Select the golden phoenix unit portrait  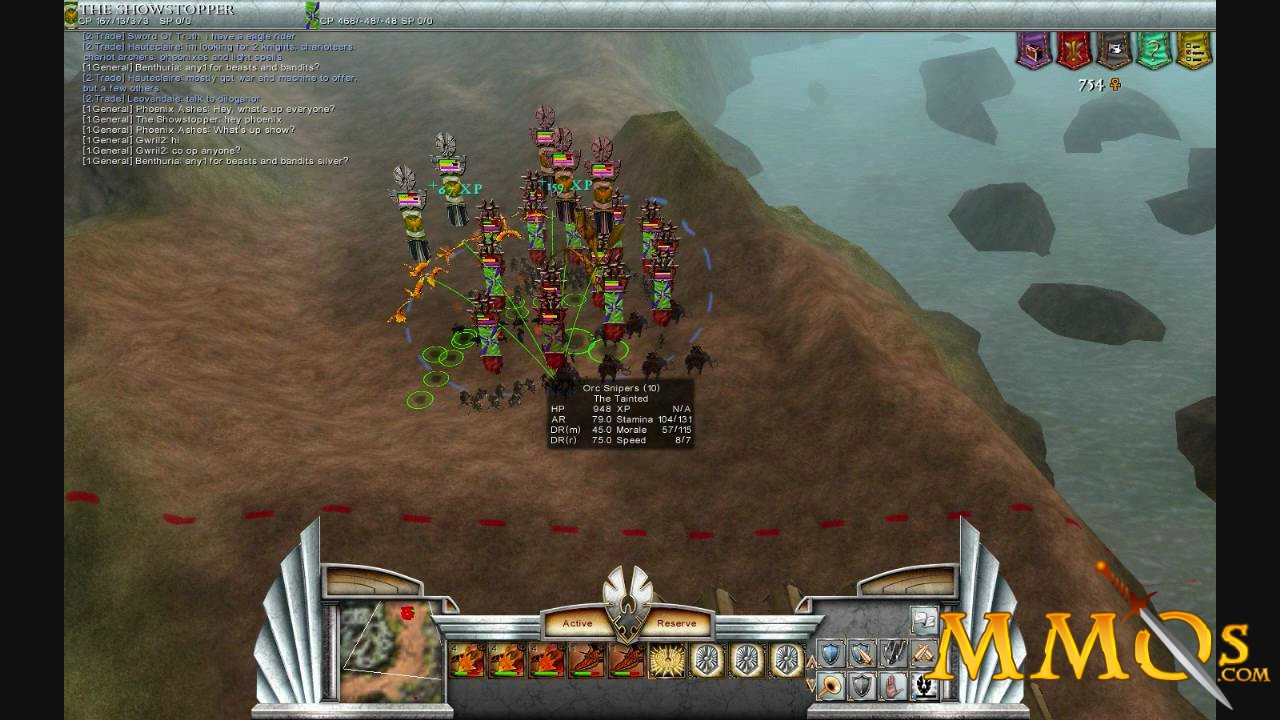[665, 660]
